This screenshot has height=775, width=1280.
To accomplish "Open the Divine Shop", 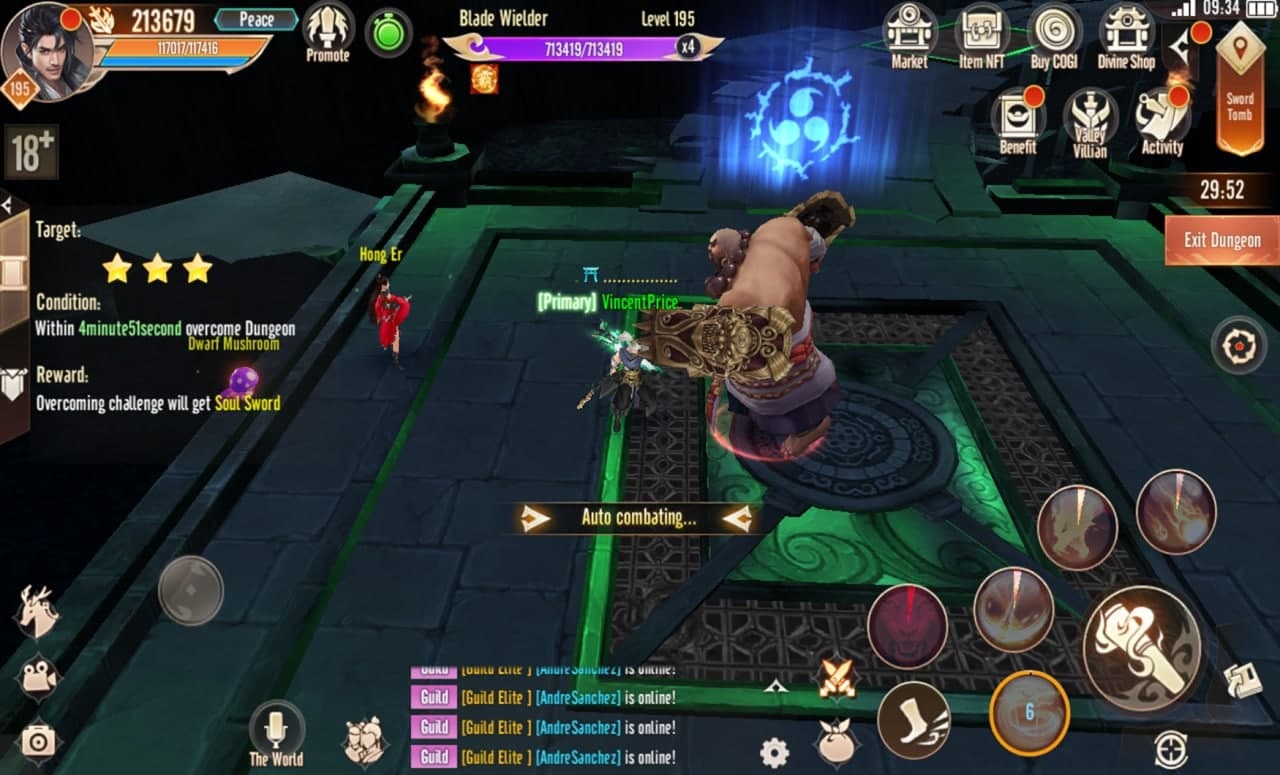I will [x=1127, y=34].
